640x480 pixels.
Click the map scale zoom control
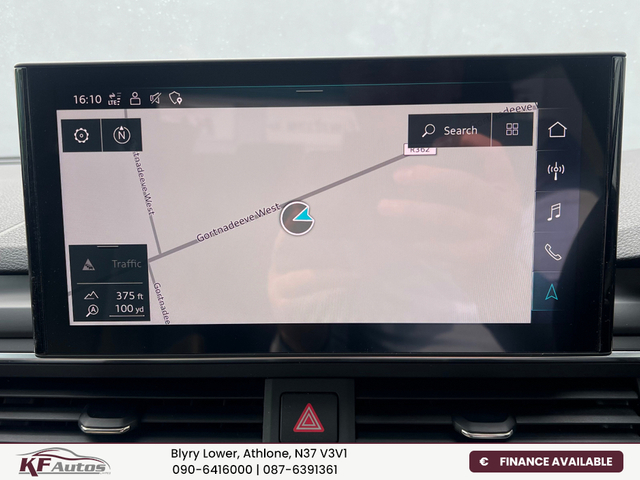108,302
